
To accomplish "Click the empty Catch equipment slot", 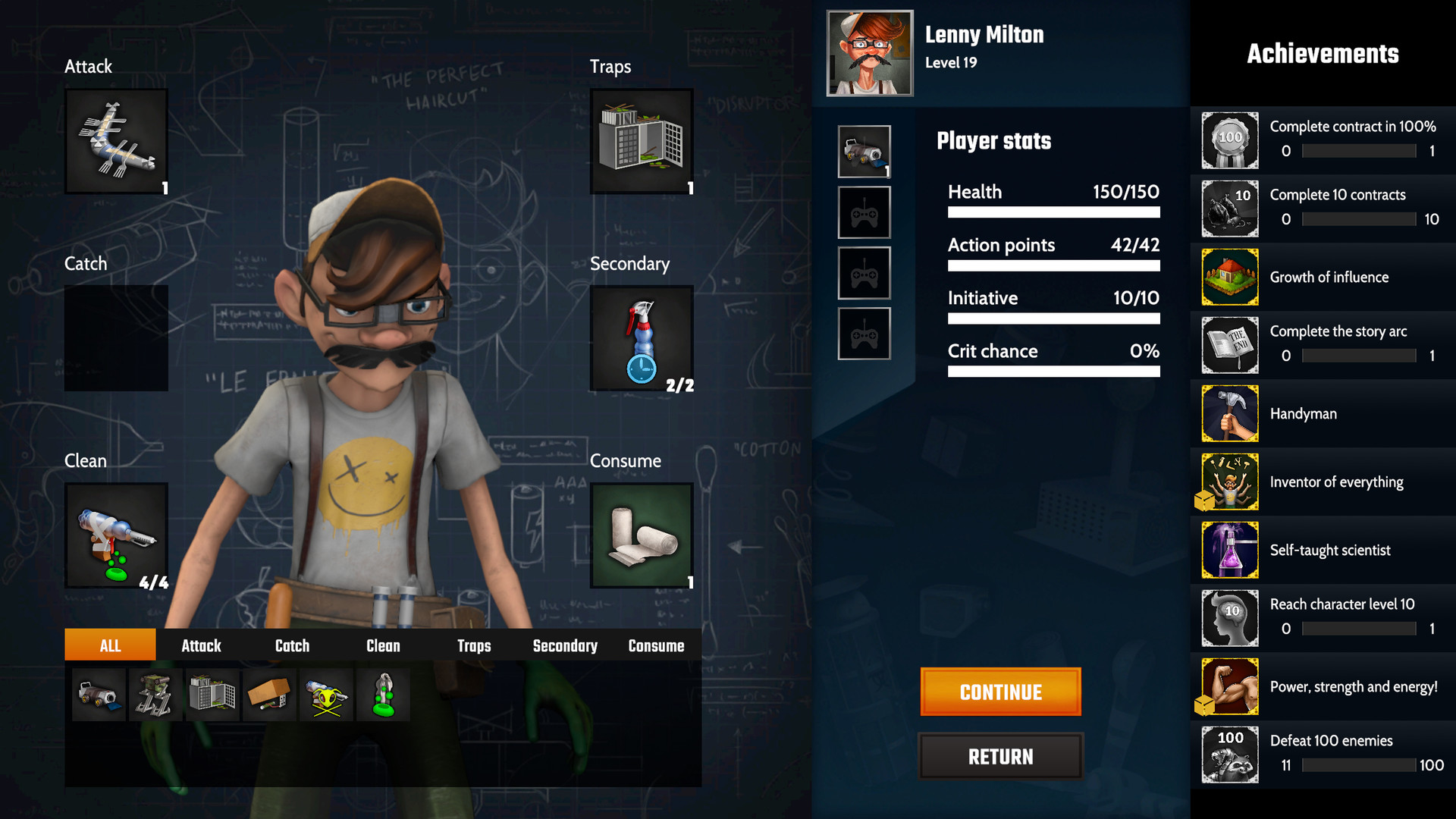I will click(115, 338).
